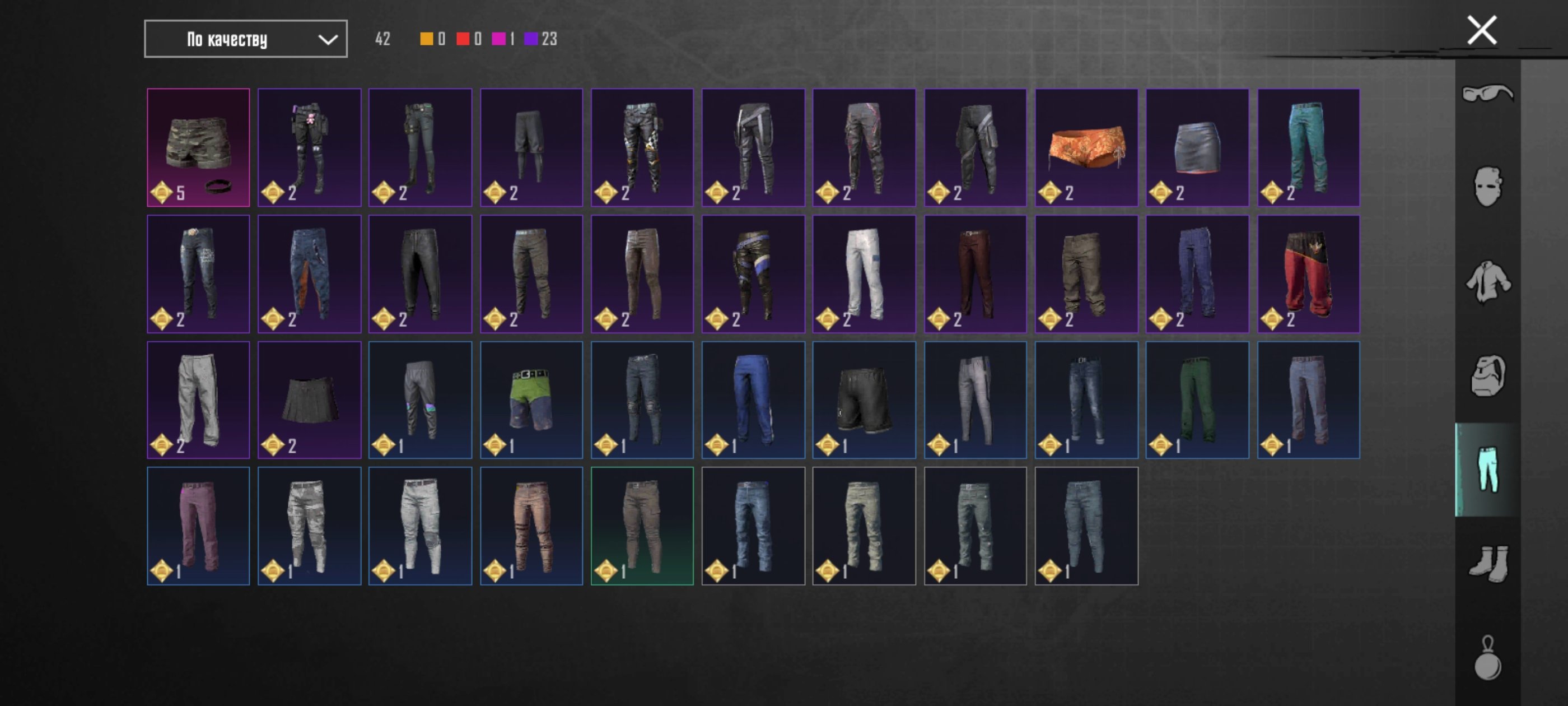Viewport: 1568px width, 706px height.
Task: Select the pink-purple pants item
Action: tap(198, 526)
